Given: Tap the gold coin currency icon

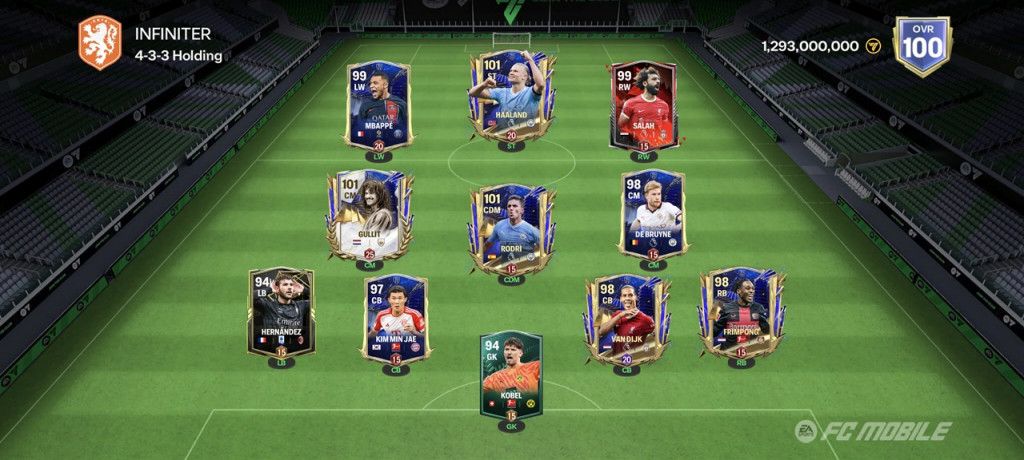Looking at the screenshot, I should [x=873, y=46].
